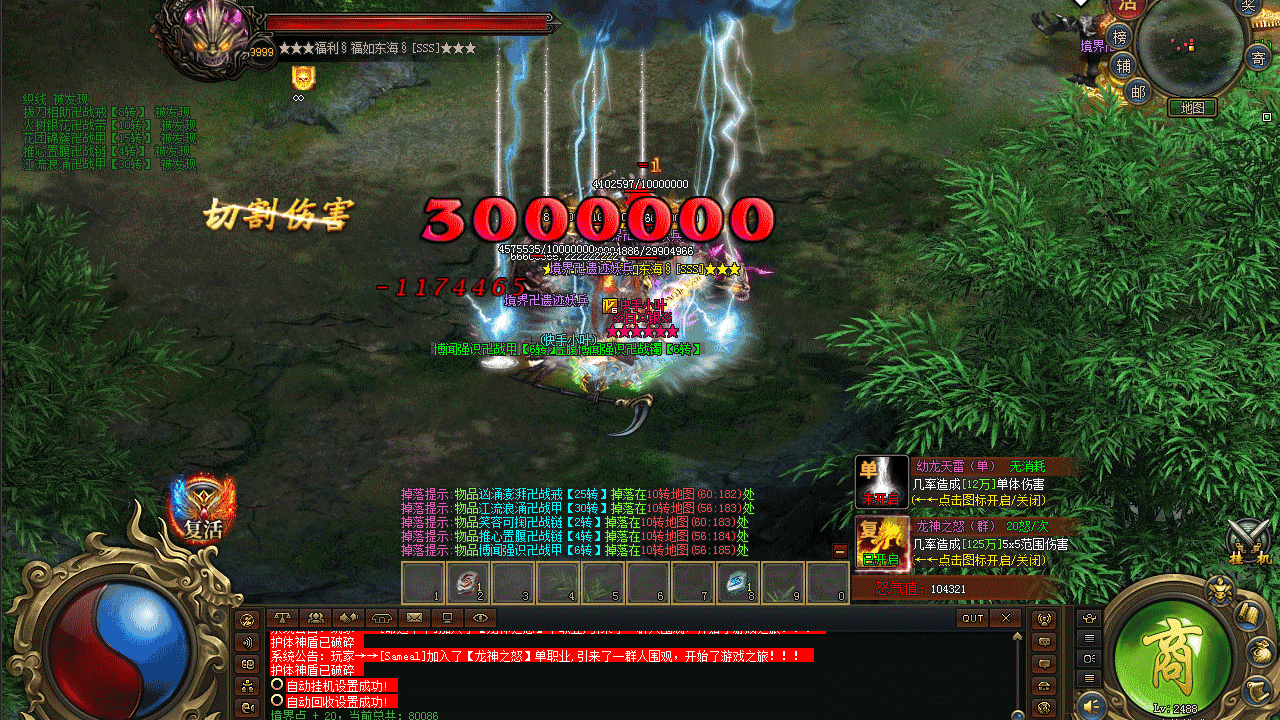Screen dimensions: 1280x720
Task: Toggle the speaker sound button
Action: [x=1092, y=704]
